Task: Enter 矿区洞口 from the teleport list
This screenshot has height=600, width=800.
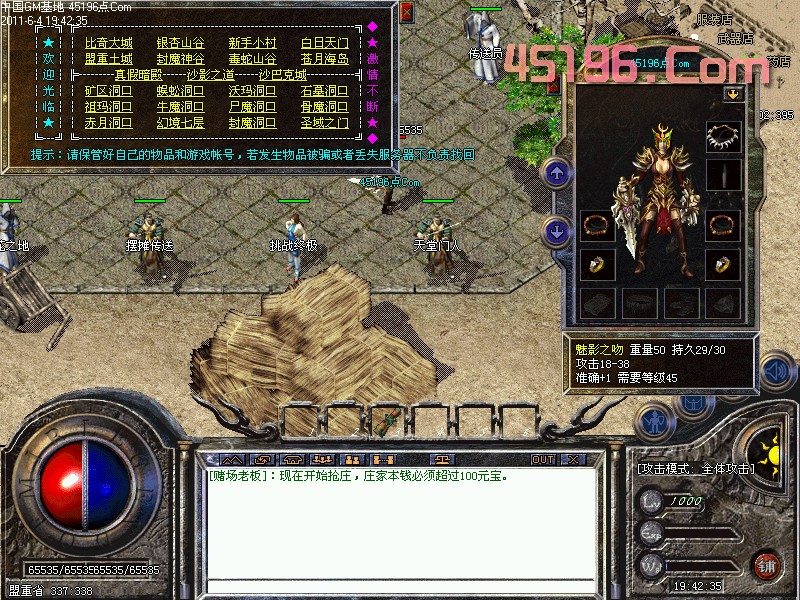Action: pos(108,91)
